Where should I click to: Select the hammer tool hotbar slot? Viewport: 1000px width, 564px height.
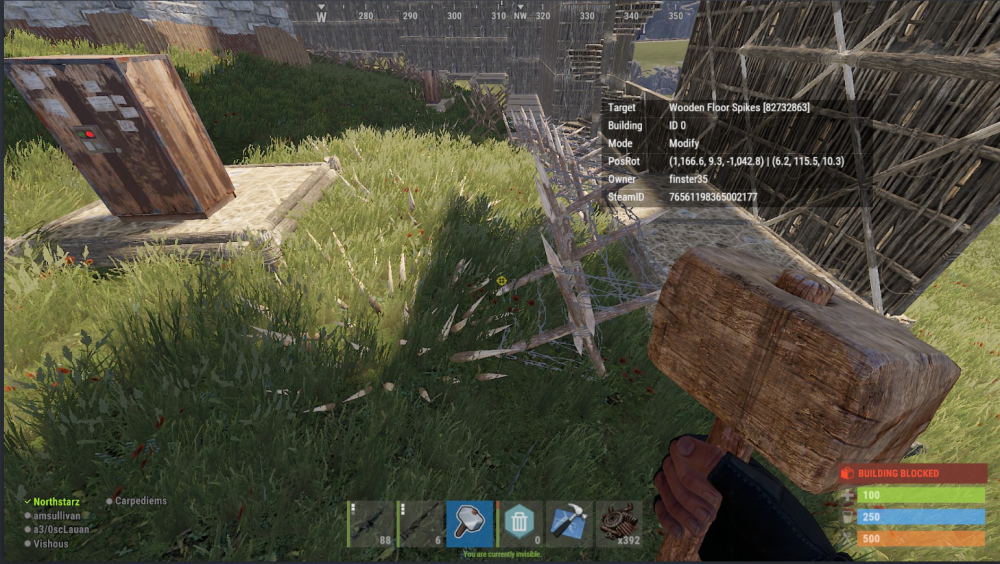469,524
